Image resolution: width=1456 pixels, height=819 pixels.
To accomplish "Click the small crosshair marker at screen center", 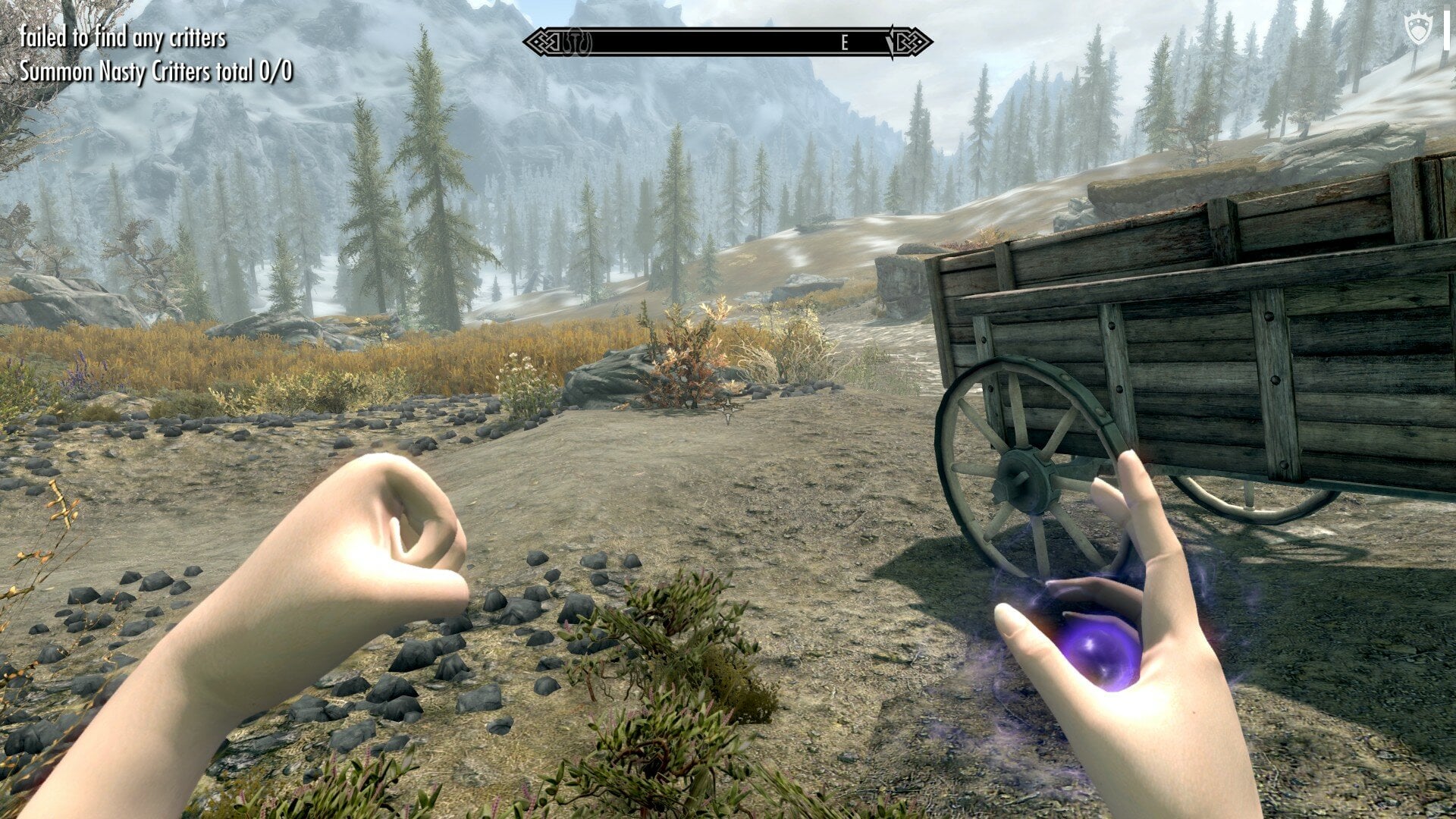I will [x=728, y=409].
